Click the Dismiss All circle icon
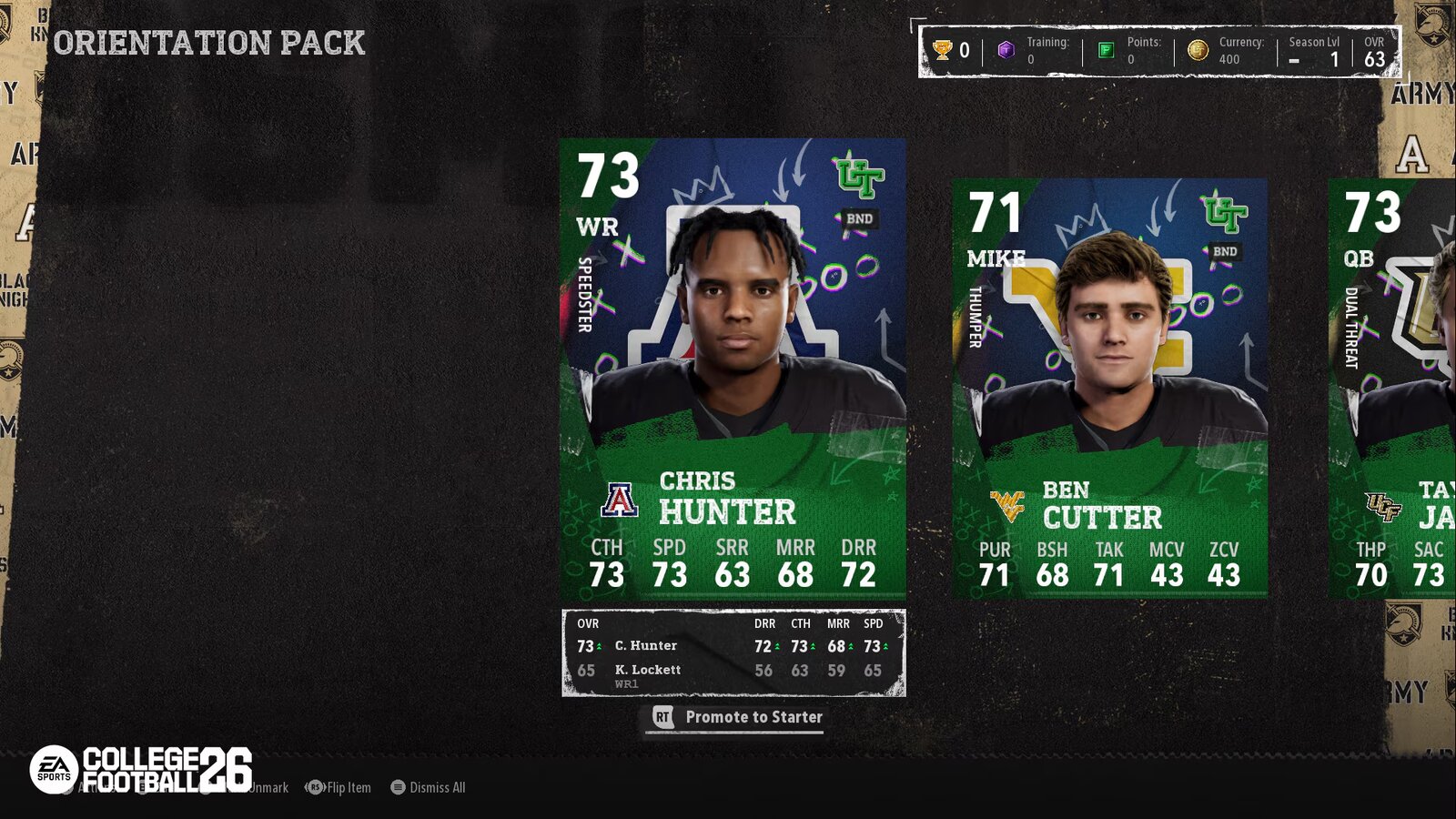The width and height of the screenshot is (1456, 819). click(x=398, y=787)
